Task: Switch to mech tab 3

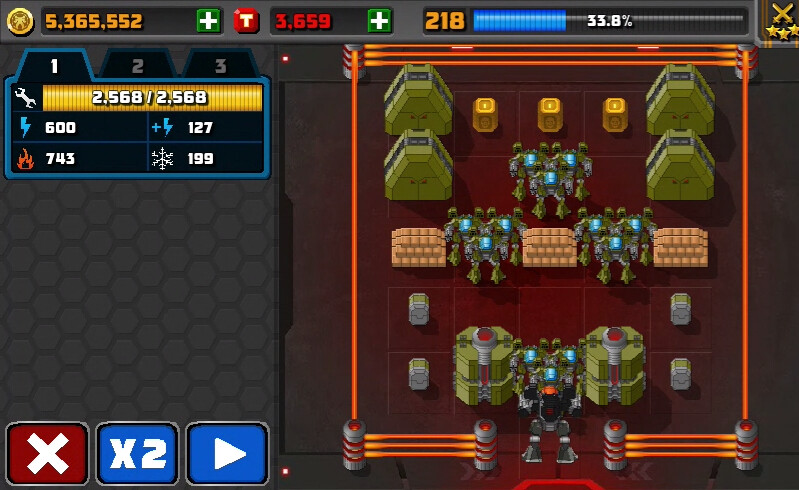Action: click(x=219, y=66)
